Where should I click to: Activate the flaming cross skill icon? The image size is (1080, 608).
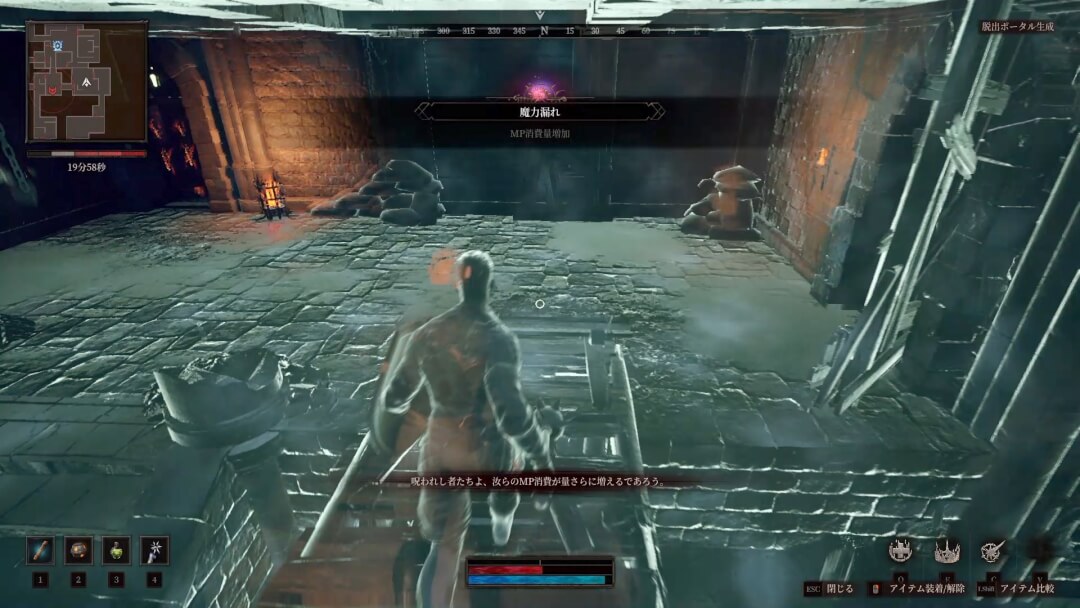point(901,550)
